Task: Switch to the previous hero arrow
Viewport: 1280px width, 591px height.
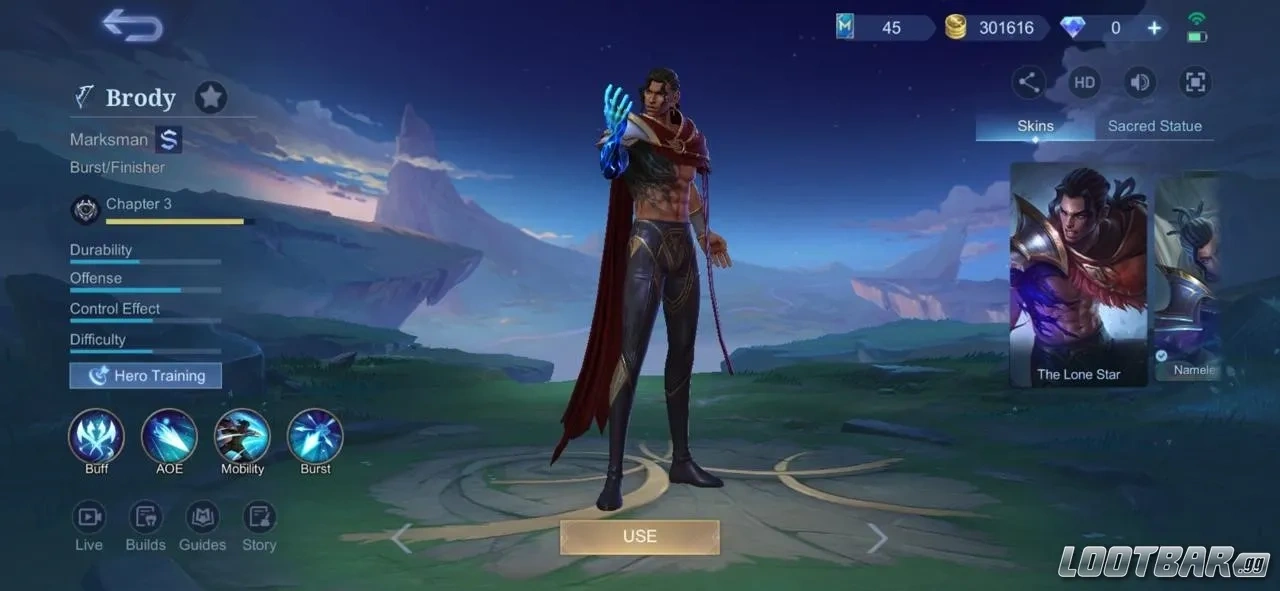Action: pos(401,538)
